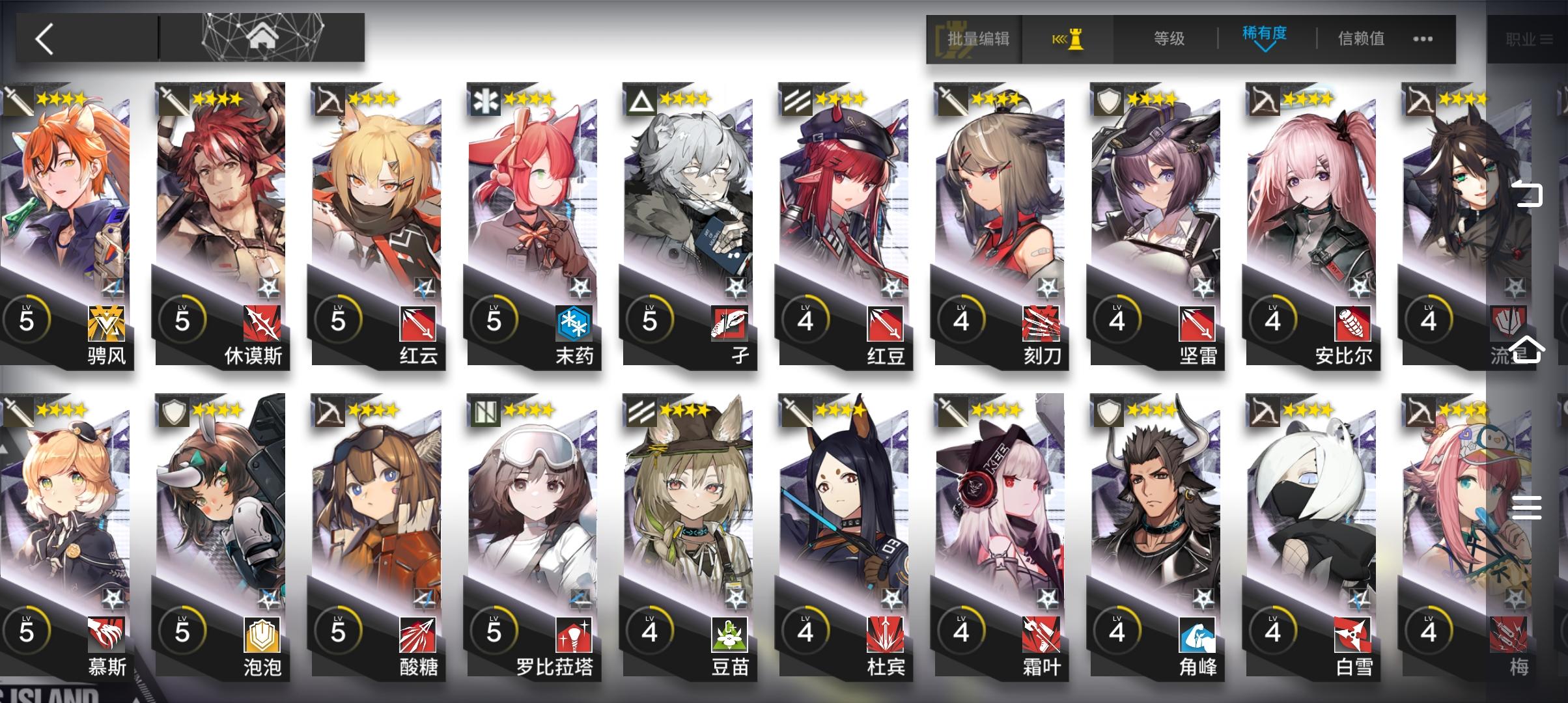The image size is (1568, 703).
Task: Switch to the 信赖值 sorting tab
Action: pyautogui.click(x=1361, y=38)
